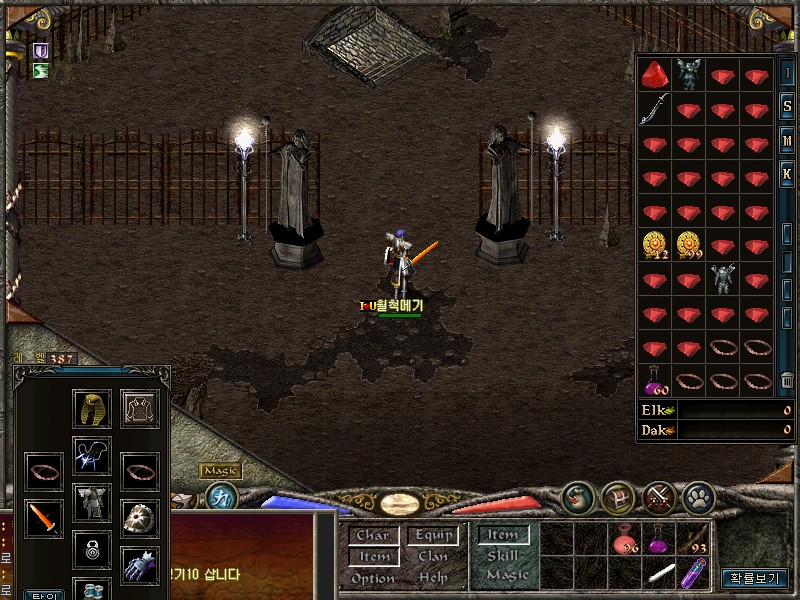Open the Equip panel

point(433,536)
